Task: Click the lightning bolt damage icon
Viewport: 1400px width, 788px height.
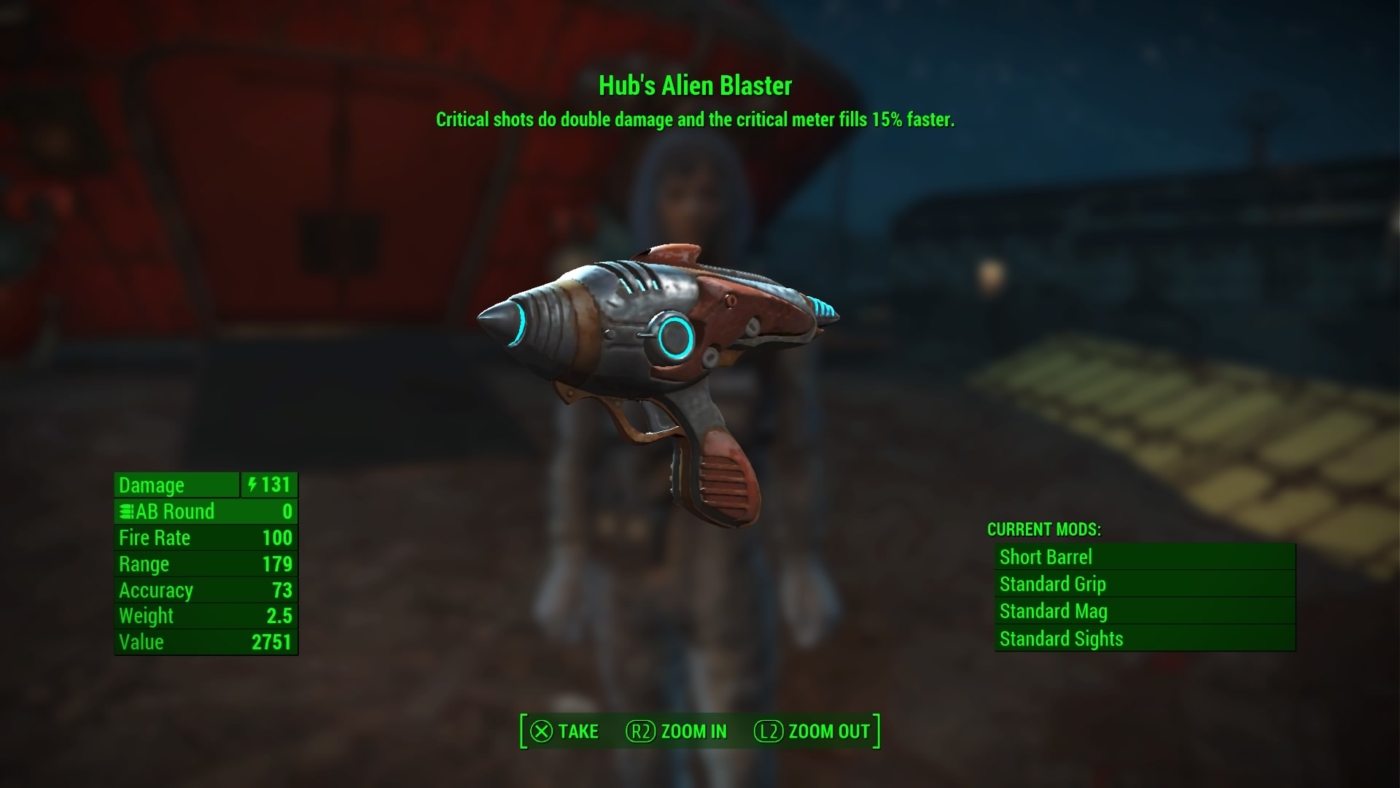Action: (253, 485)
